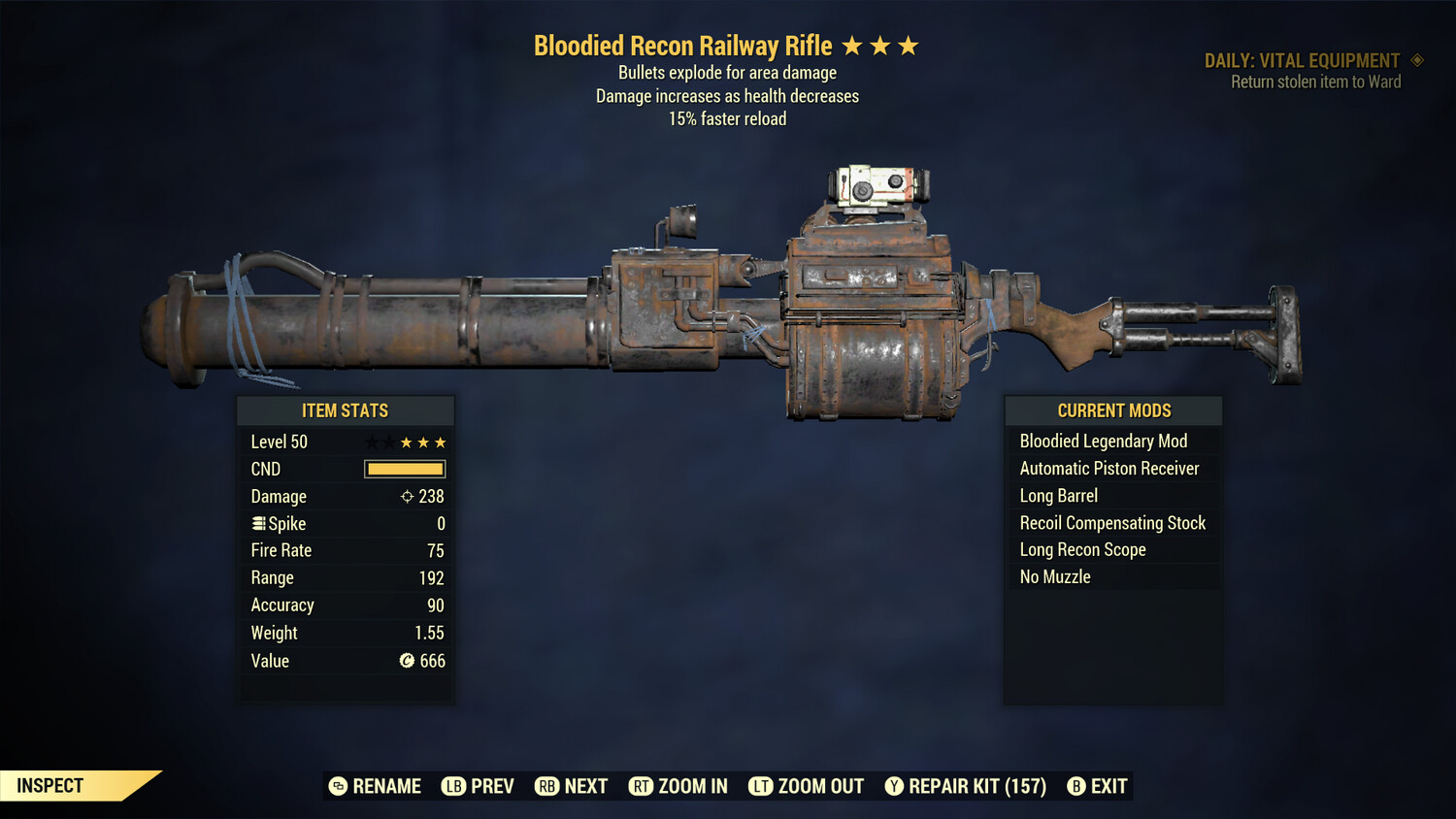The height and width of the screenshot is (819, 1456).
Task: Click the Rename circle button icon
Action: pyautogui.click(x=337, y=786)
